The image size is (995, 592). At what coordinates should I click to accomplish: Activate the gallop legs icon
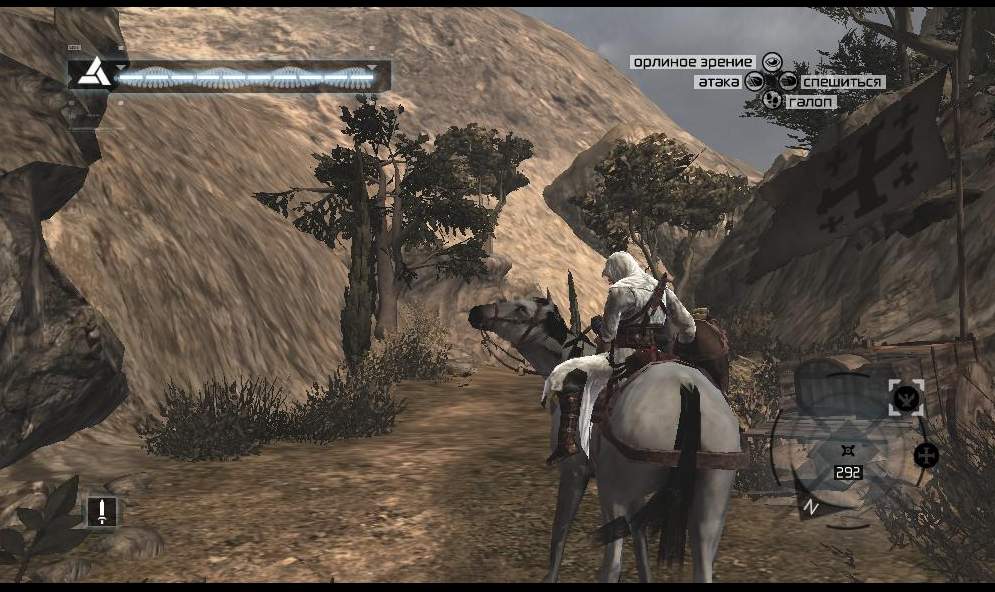pyautogui.click(x=771, y=101)
